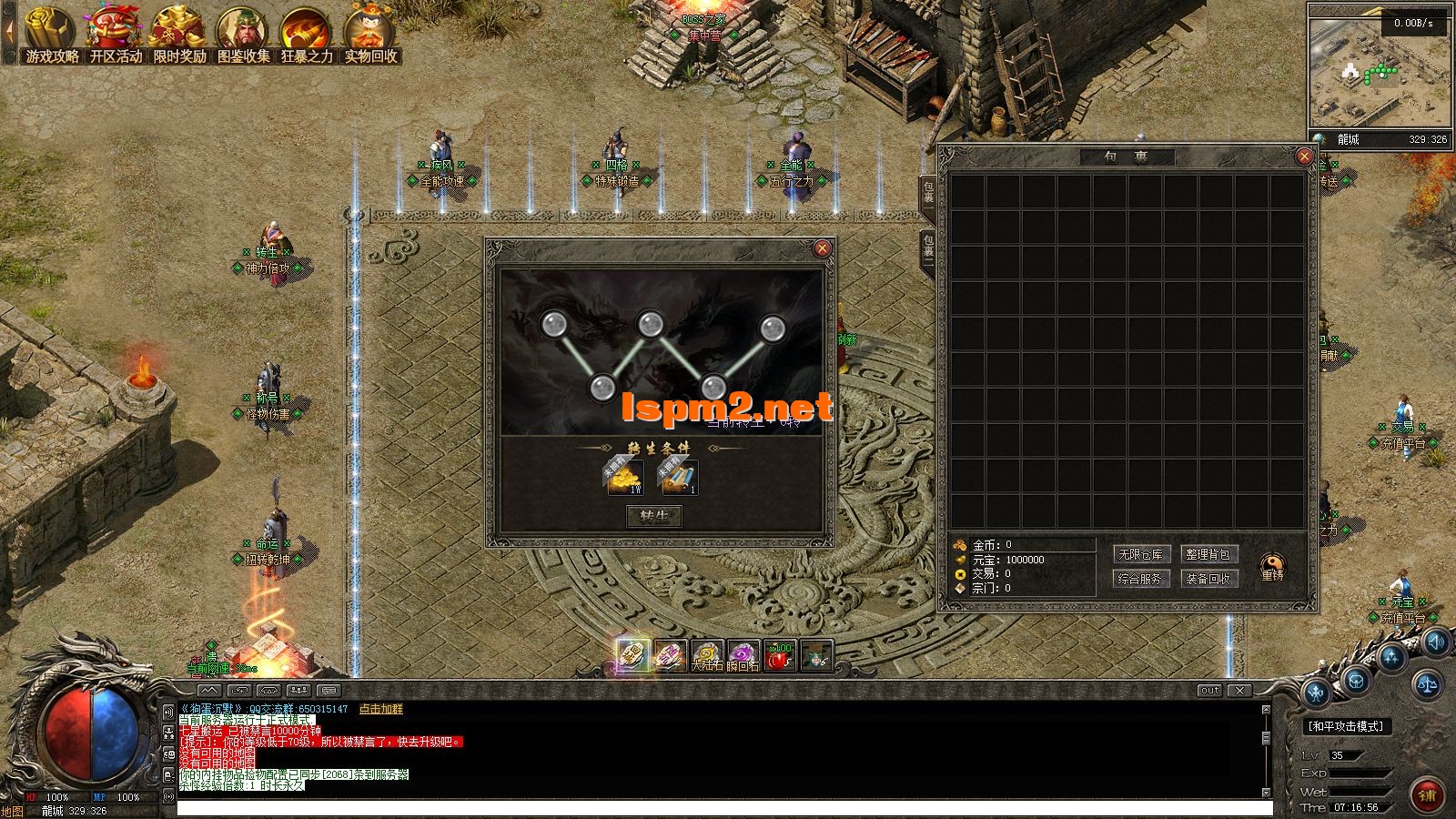Screen dimensions: 1456x819
Task: Click the 重铸 reforge yin-yang icon
Action: pyautogui.click(x=1272, y=566)
